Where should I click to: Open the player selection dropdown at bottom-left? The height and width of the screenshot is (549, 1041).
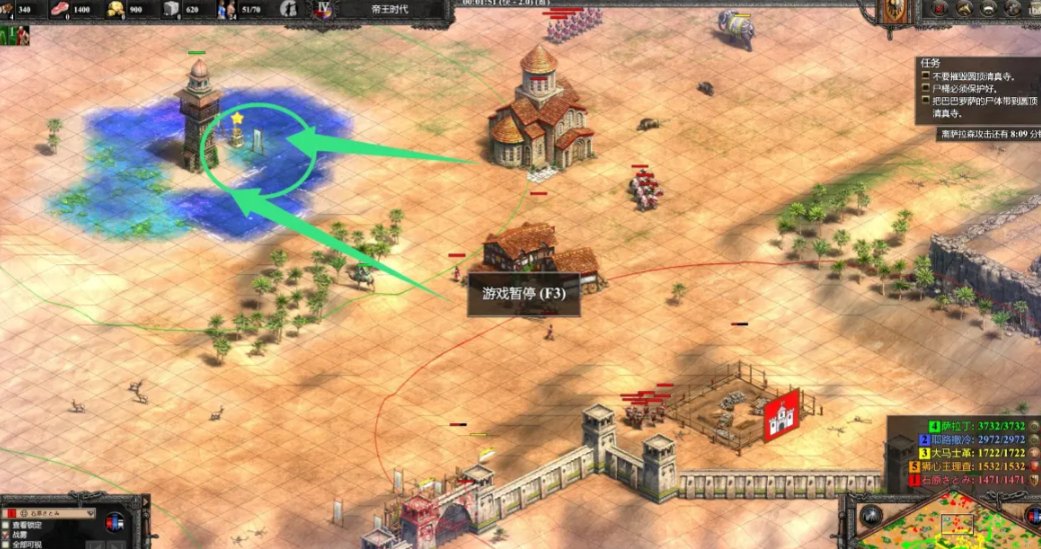(55, 514)
